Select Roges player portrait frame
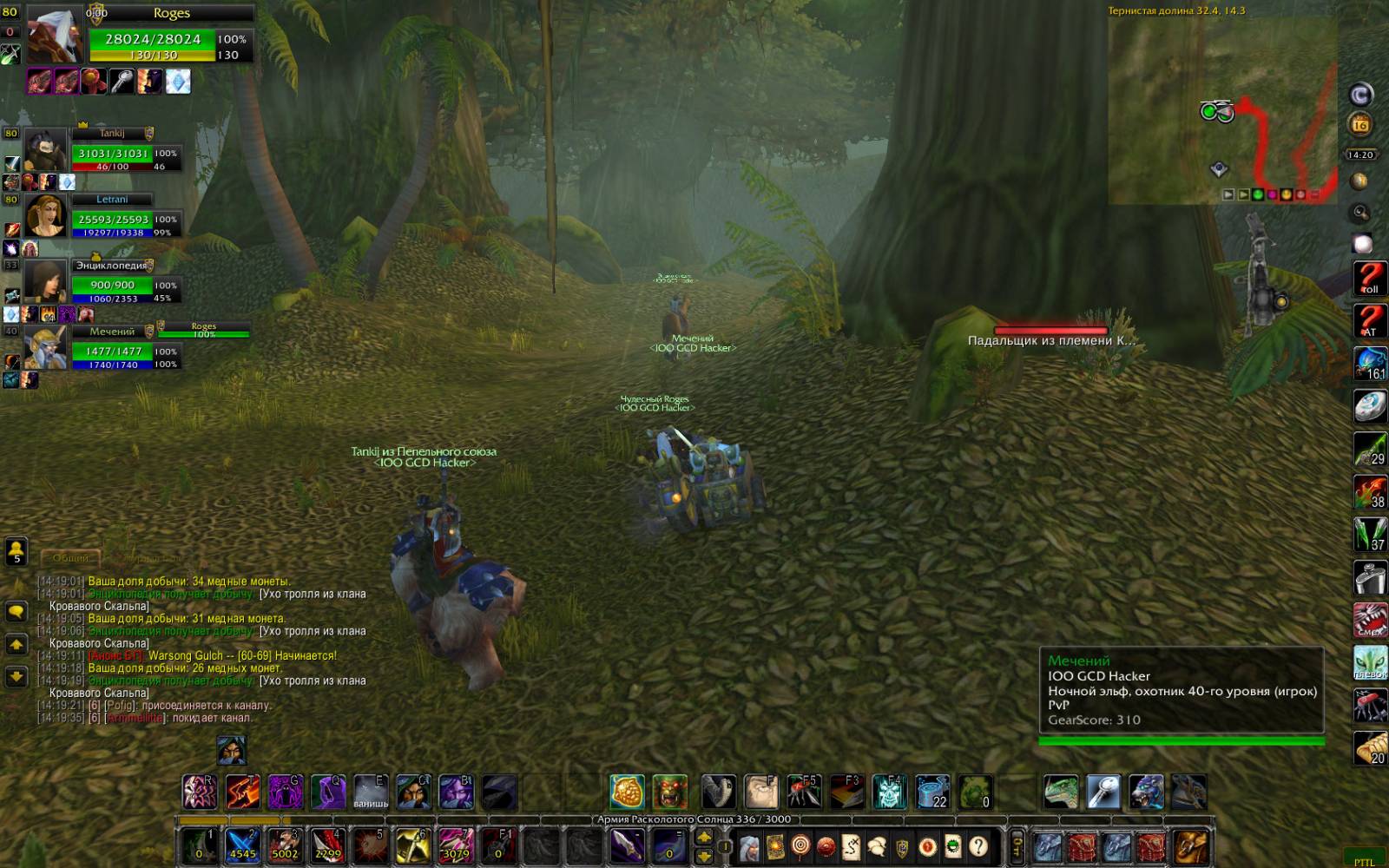The width and height of the screenshot is (1389, 868). pyautogui.click(x=55, y=36)
